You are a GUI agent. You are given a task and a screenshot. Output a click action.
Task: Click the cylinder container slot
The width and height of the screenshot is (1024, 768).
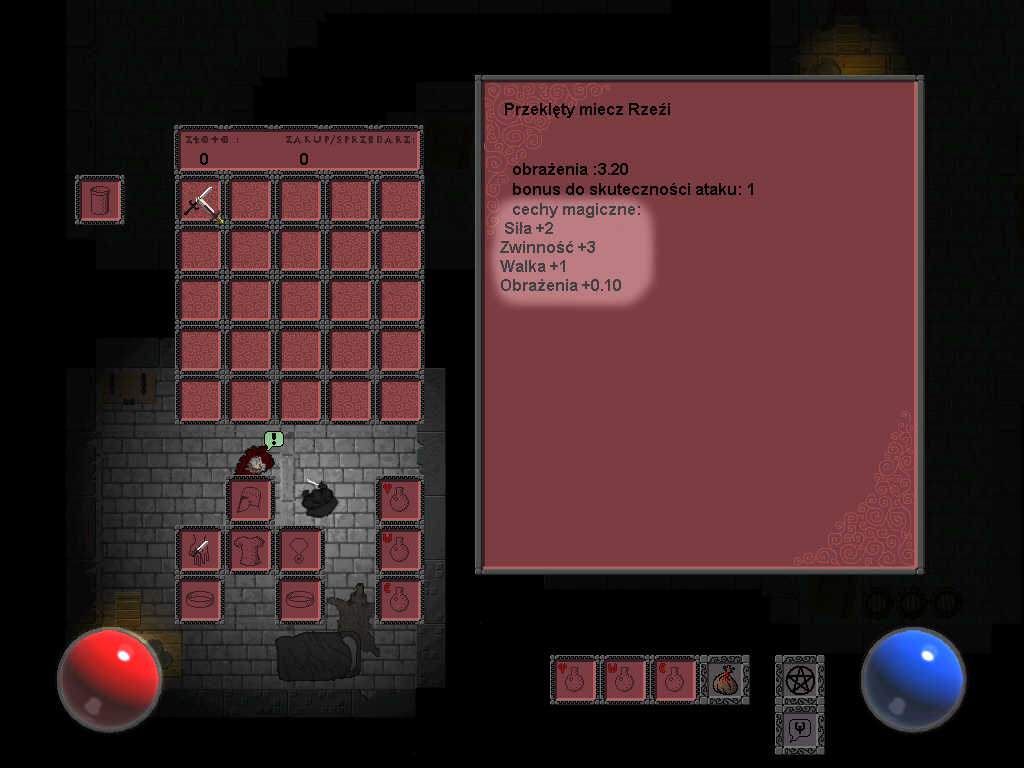pos(99,200)
